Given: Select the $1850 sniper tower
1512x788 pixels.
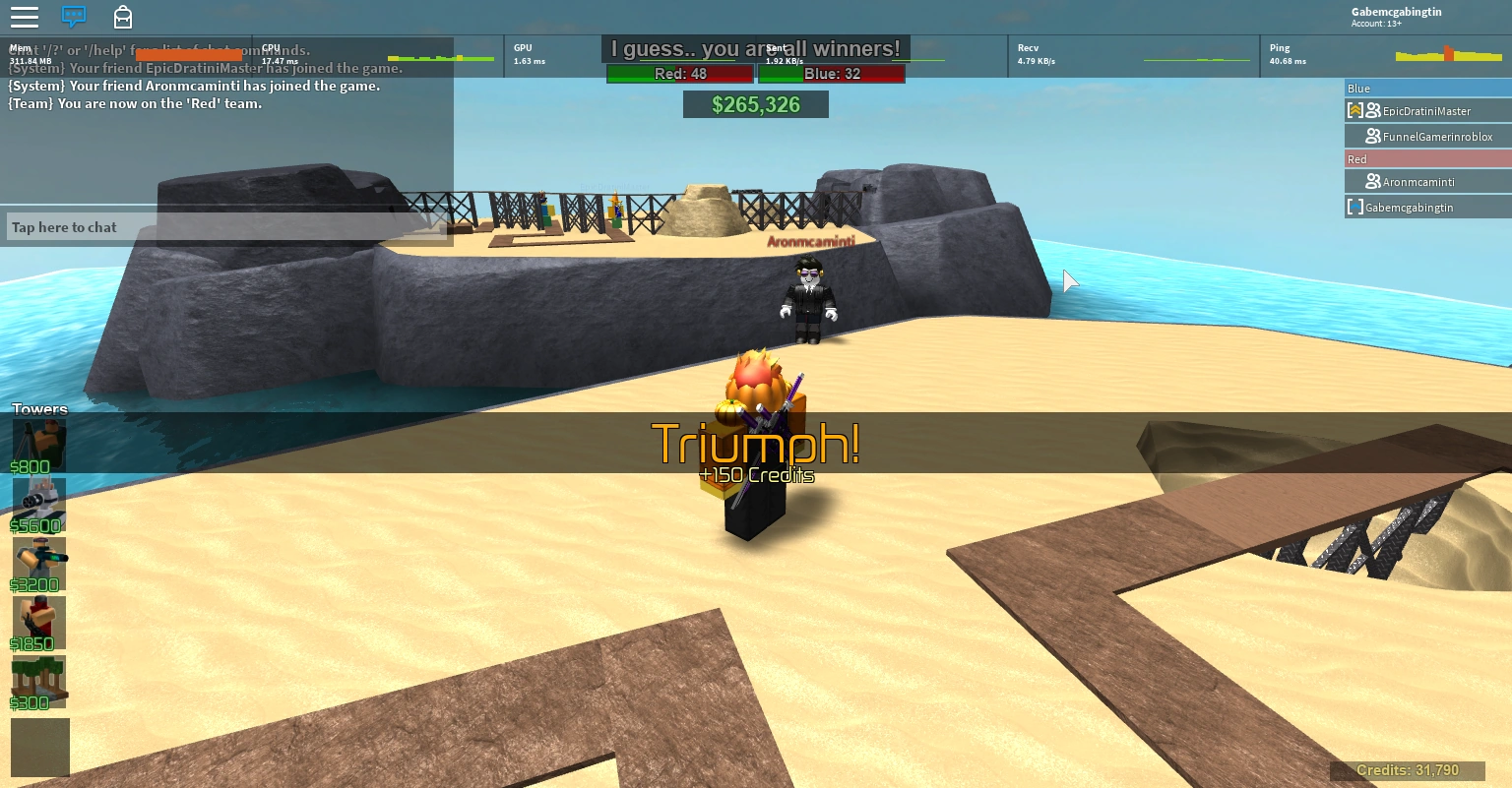Looking at the screenshot, I should pyautogui.click(x=39, y=622).
